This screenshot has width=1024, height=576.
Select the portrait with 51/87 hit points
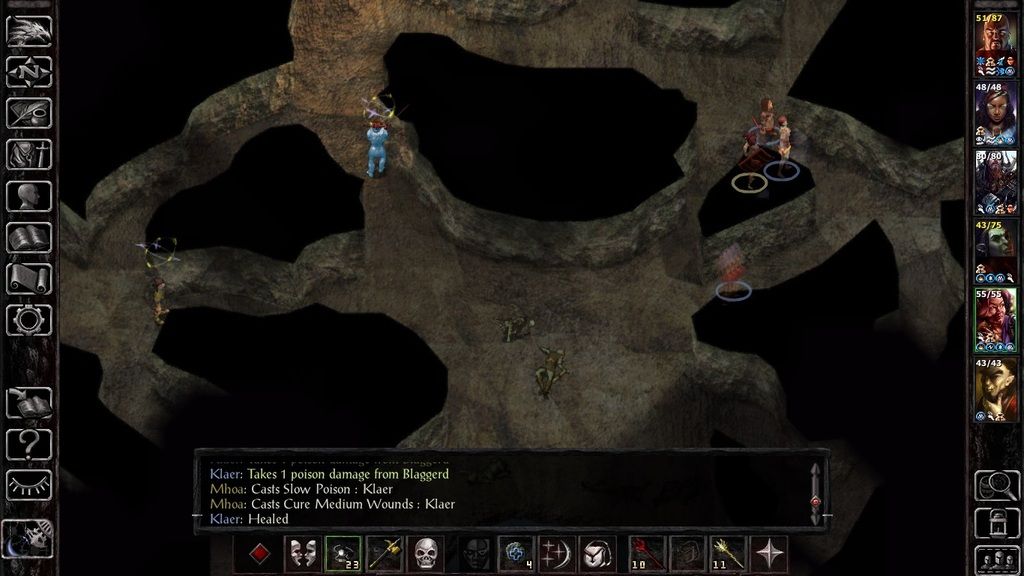click(x=996, y=45)
